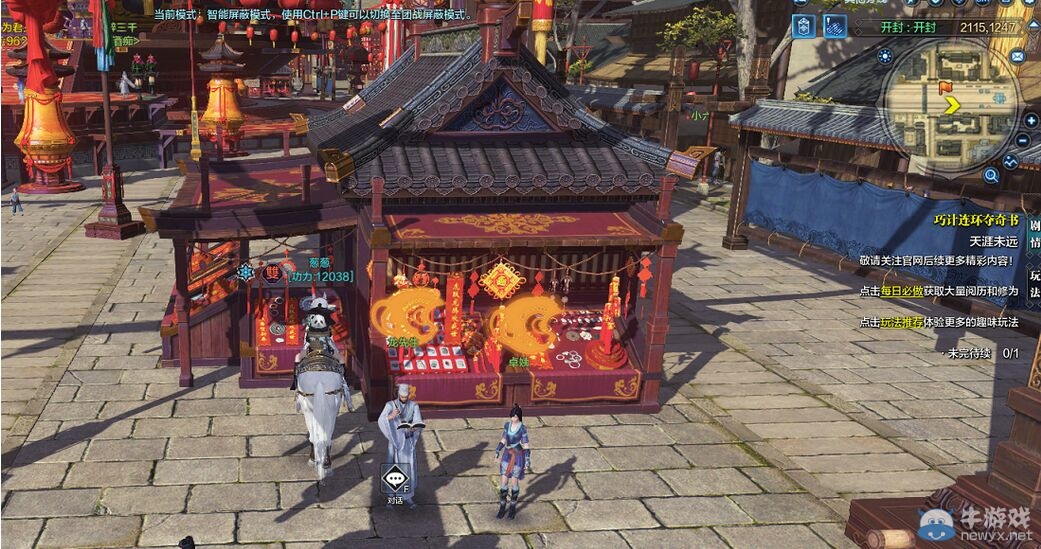Select the 巧计连环夺奇书 quest title
This screenshot has width=1041, height=549.
[x=976, y=221]
